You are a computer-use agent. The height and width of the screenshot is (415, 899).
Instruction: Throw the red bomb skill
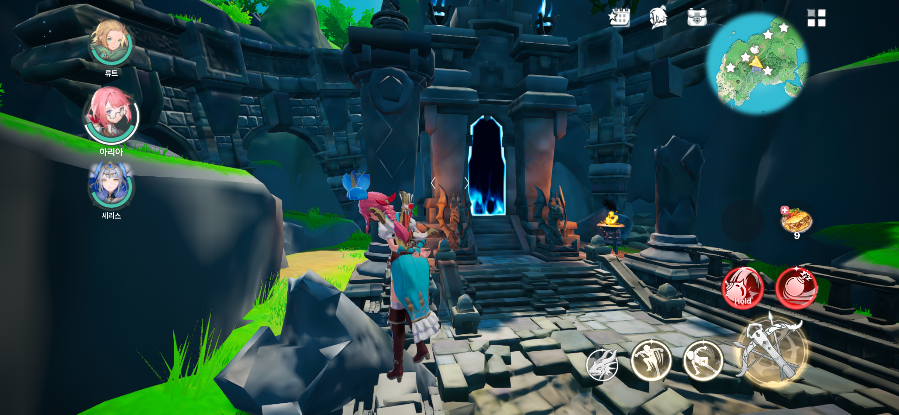point(796,288)
